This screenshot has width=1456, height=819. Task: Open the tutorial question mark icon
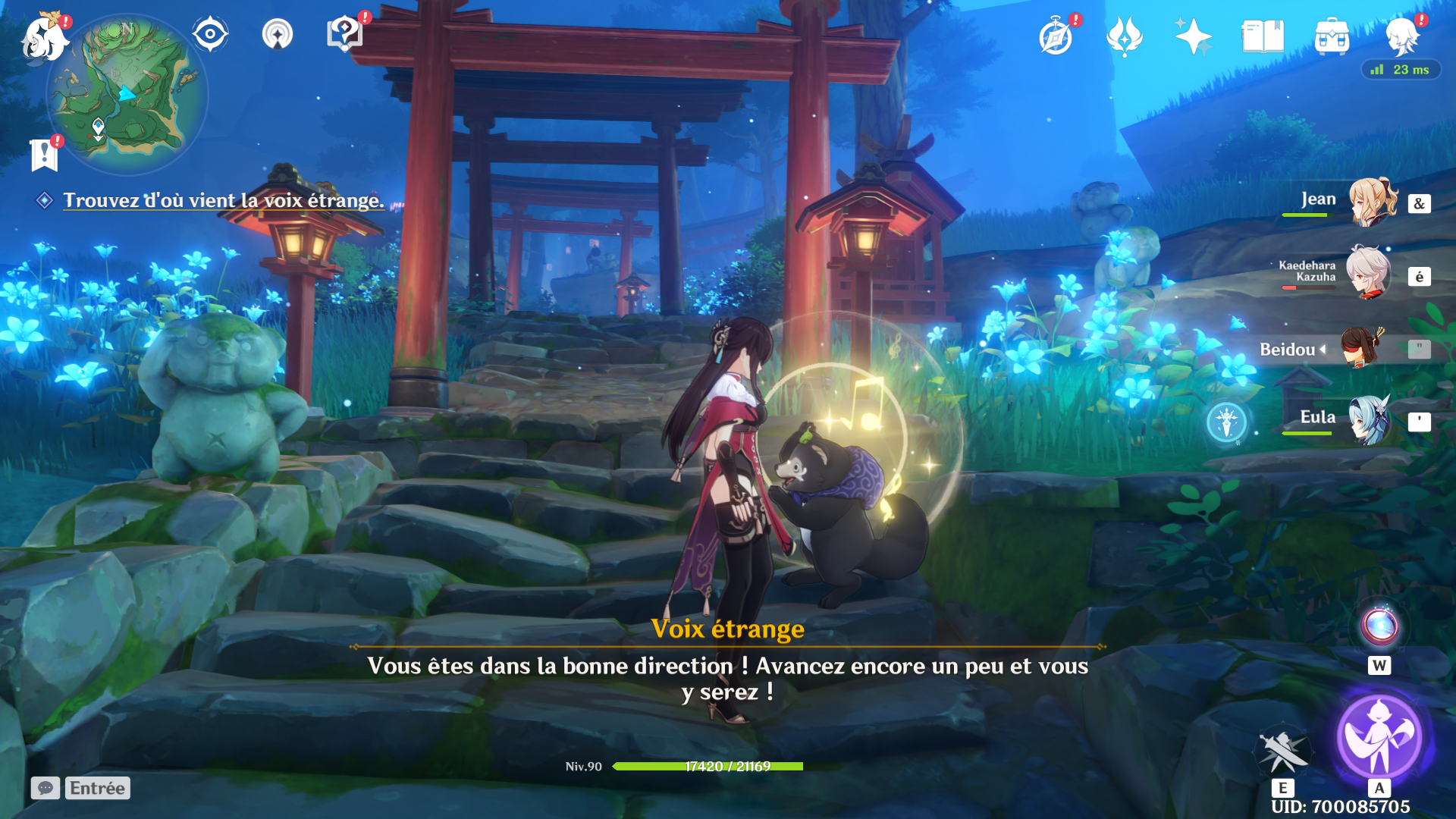pos(344,34)
